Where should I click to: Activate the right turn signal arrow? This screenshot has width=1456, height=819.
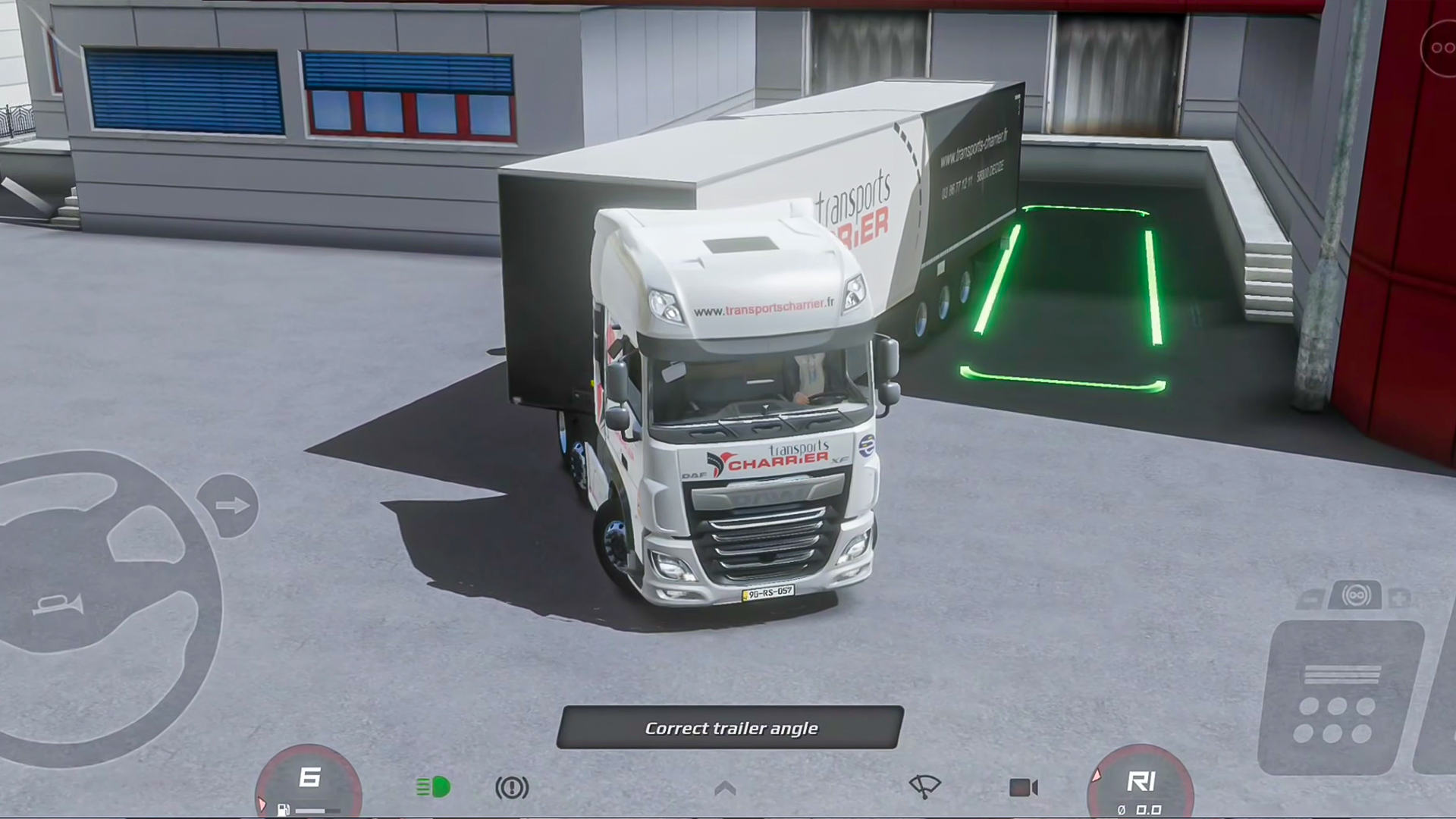tap(228, 506)
